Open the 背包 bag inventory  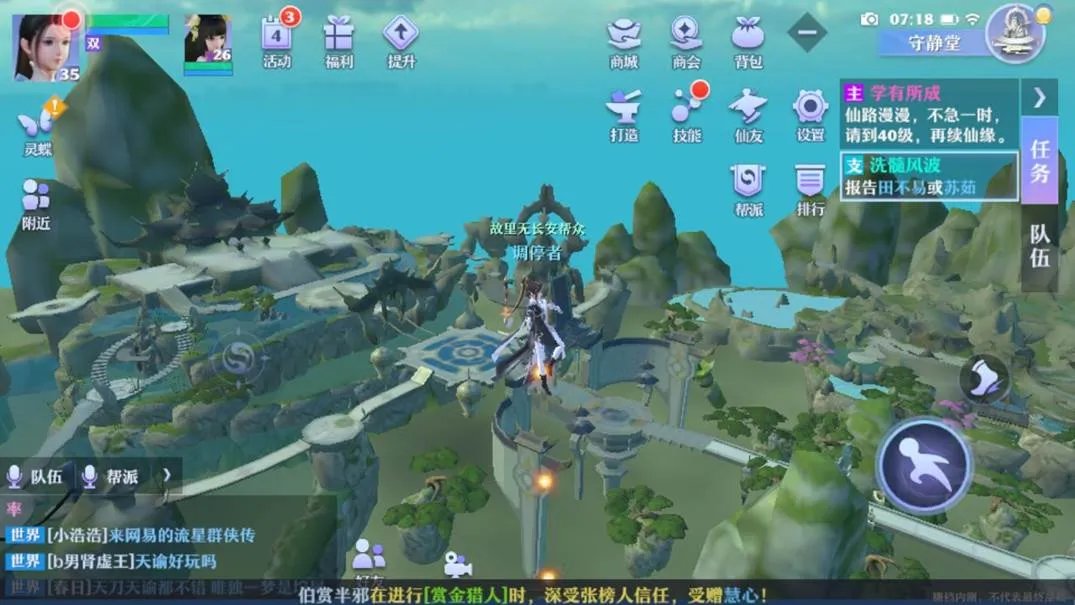[748, 38]
